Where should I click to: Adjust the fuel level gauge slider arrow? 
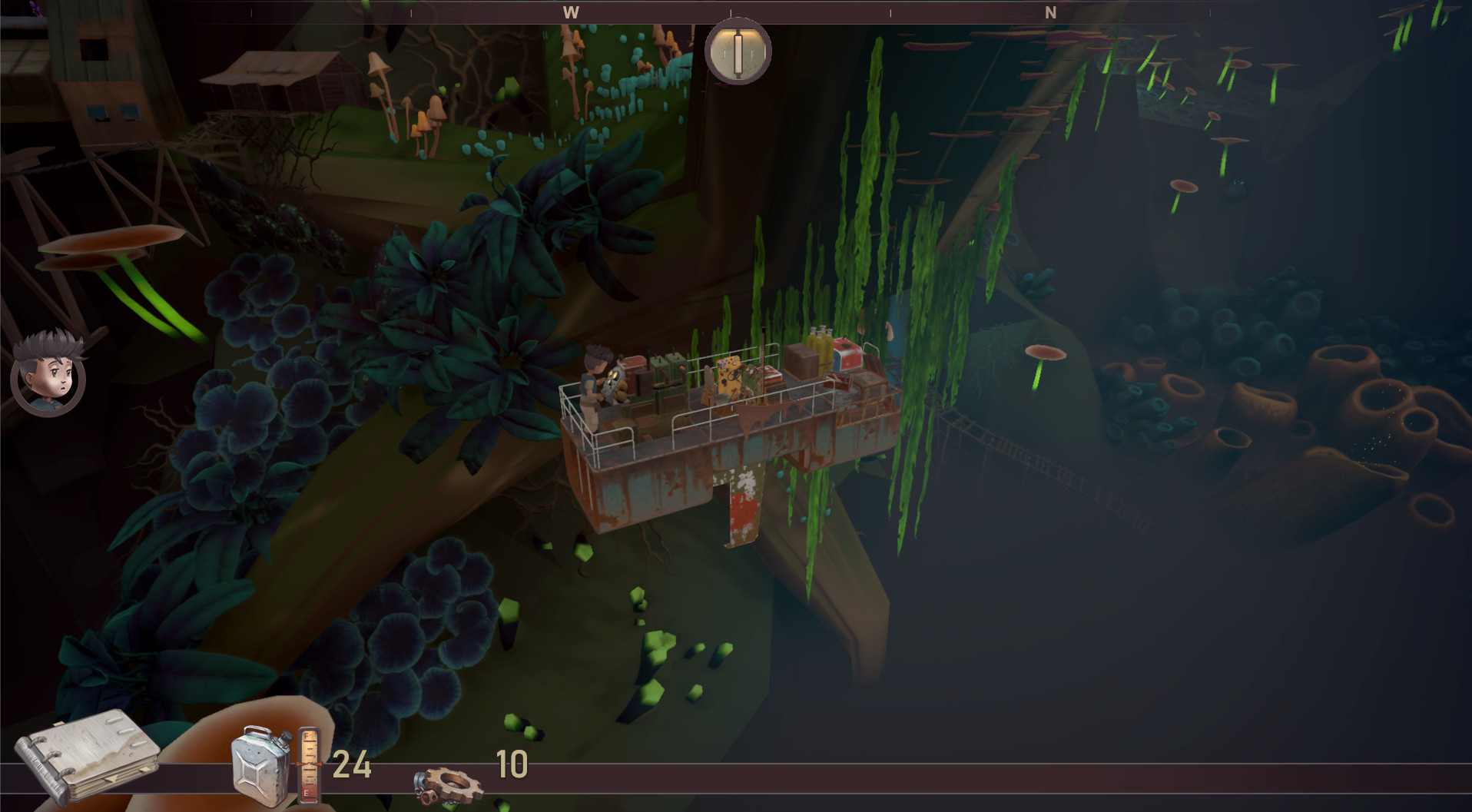[x=310, y=764]
